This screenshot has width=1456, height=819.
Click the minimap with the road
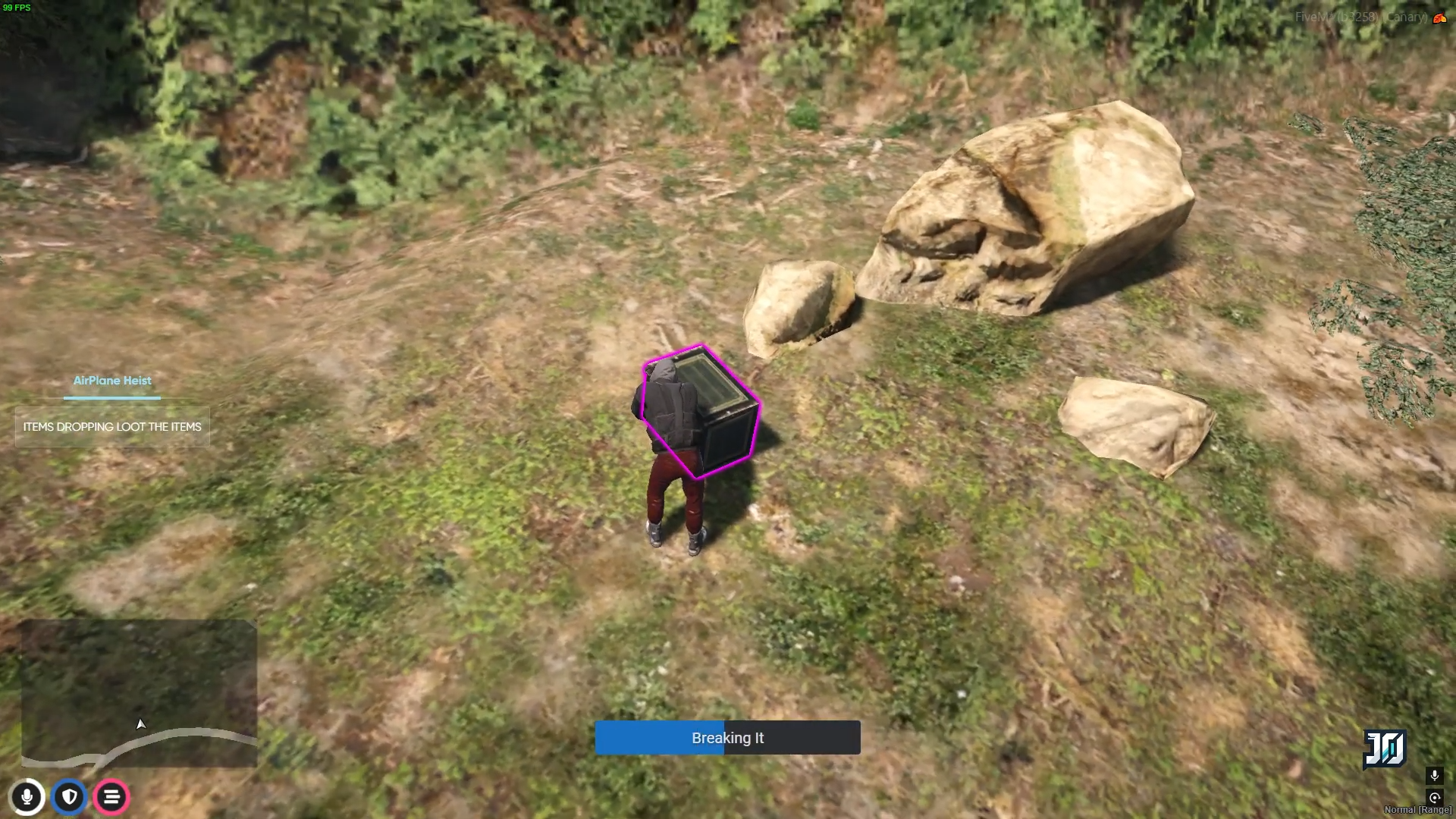tap(139, 694)
